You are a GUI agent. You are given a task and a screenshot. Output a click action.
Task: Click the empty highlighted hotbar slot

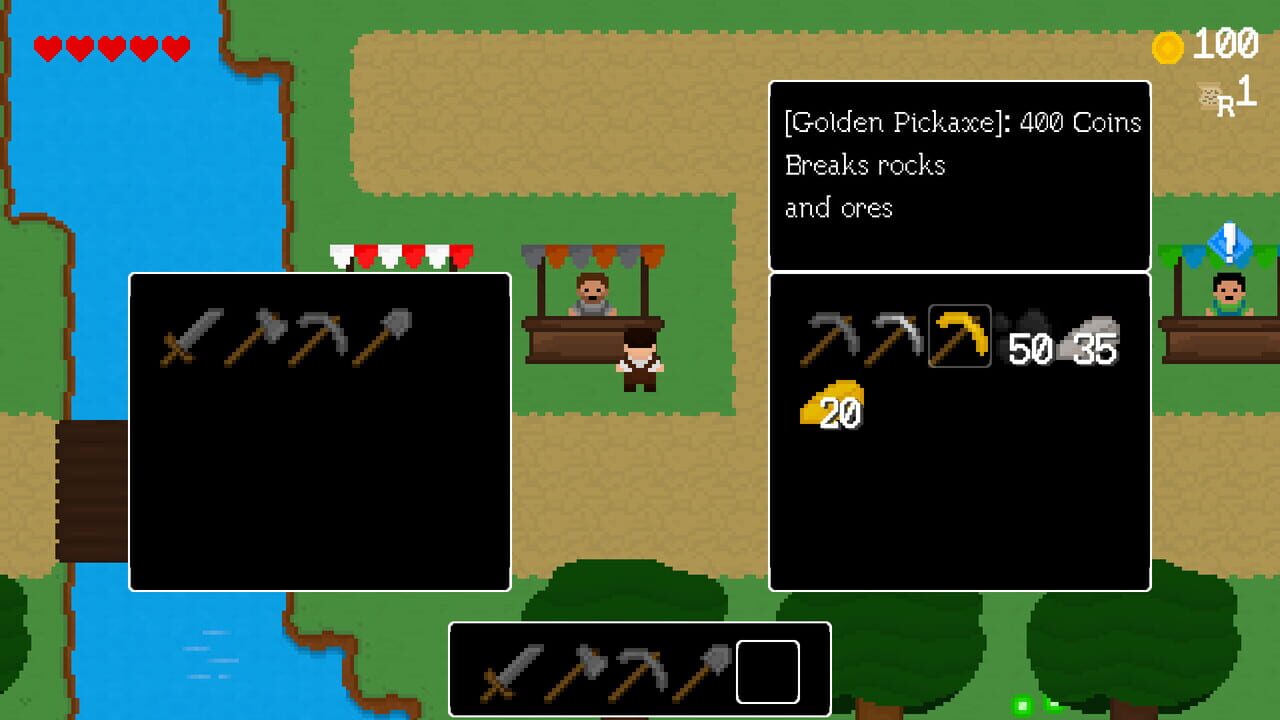point(766,673)
